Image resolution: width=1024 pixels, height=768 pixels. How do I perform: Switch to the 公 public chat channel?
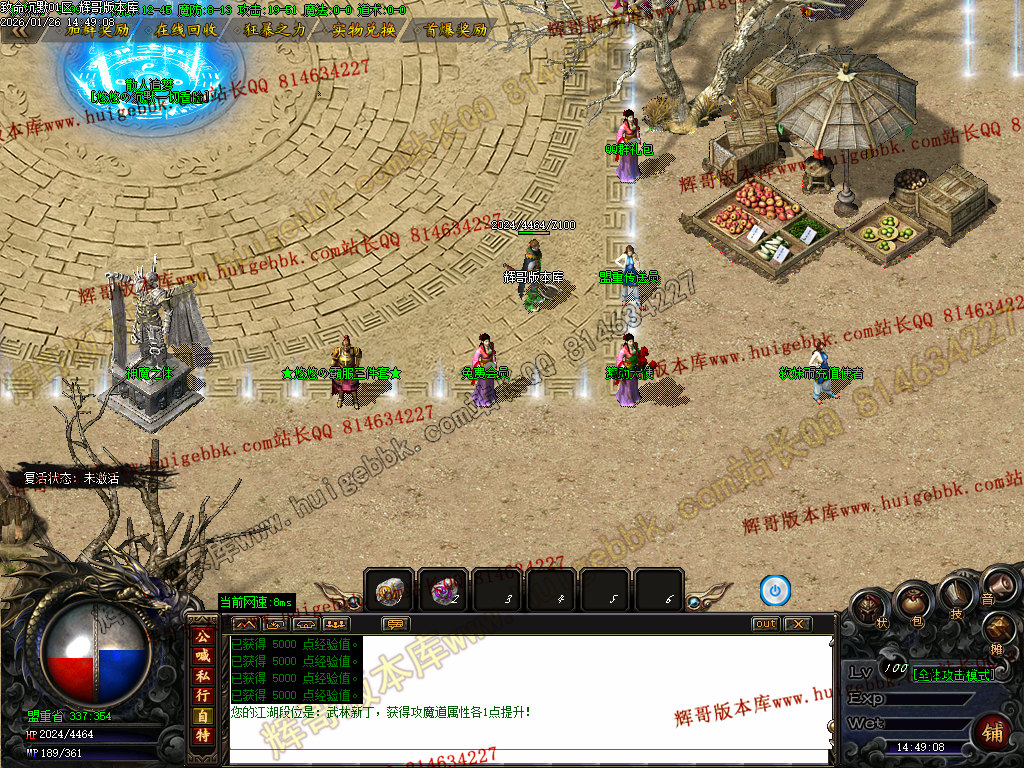[x=202, y=636]
